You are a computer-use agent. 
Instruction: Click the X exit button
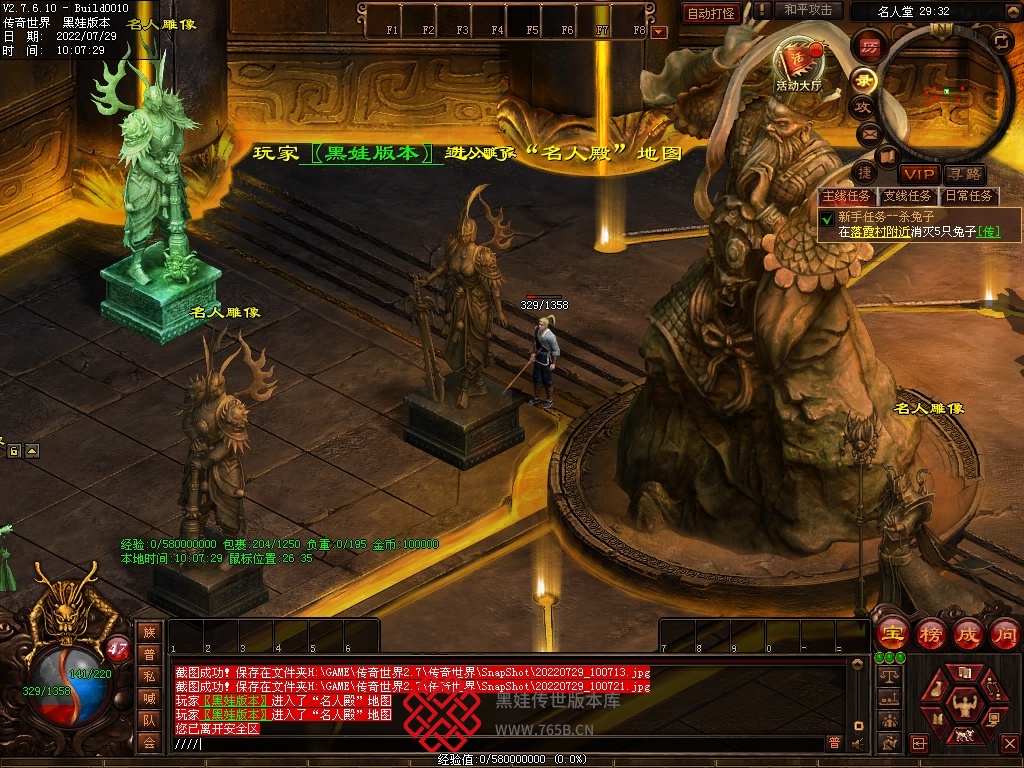pyautogui.click(x=1010, y=743)
